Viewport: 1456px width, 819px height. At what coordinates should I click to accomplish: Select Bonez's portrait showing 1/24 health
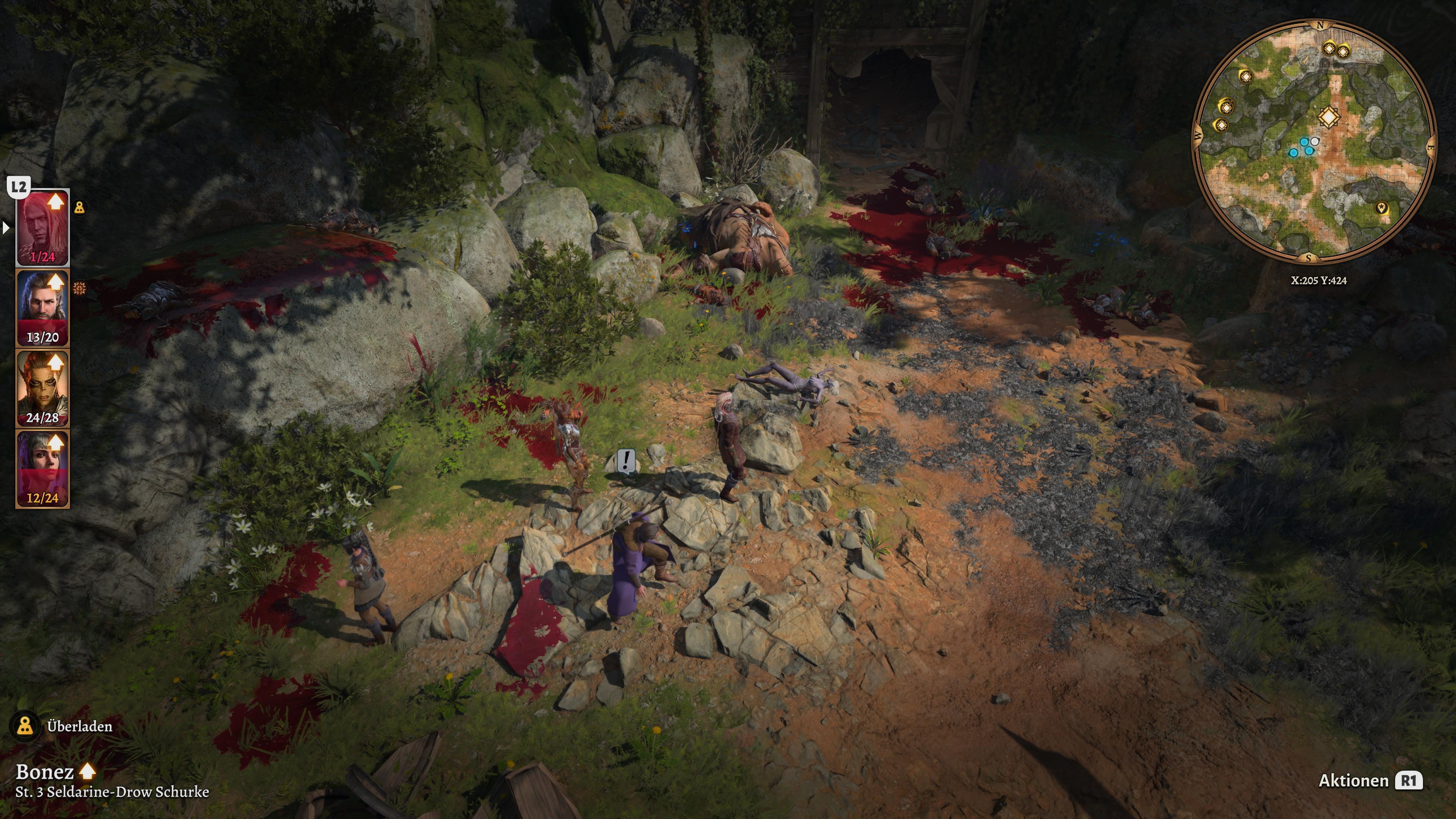(x=42, y=227)
